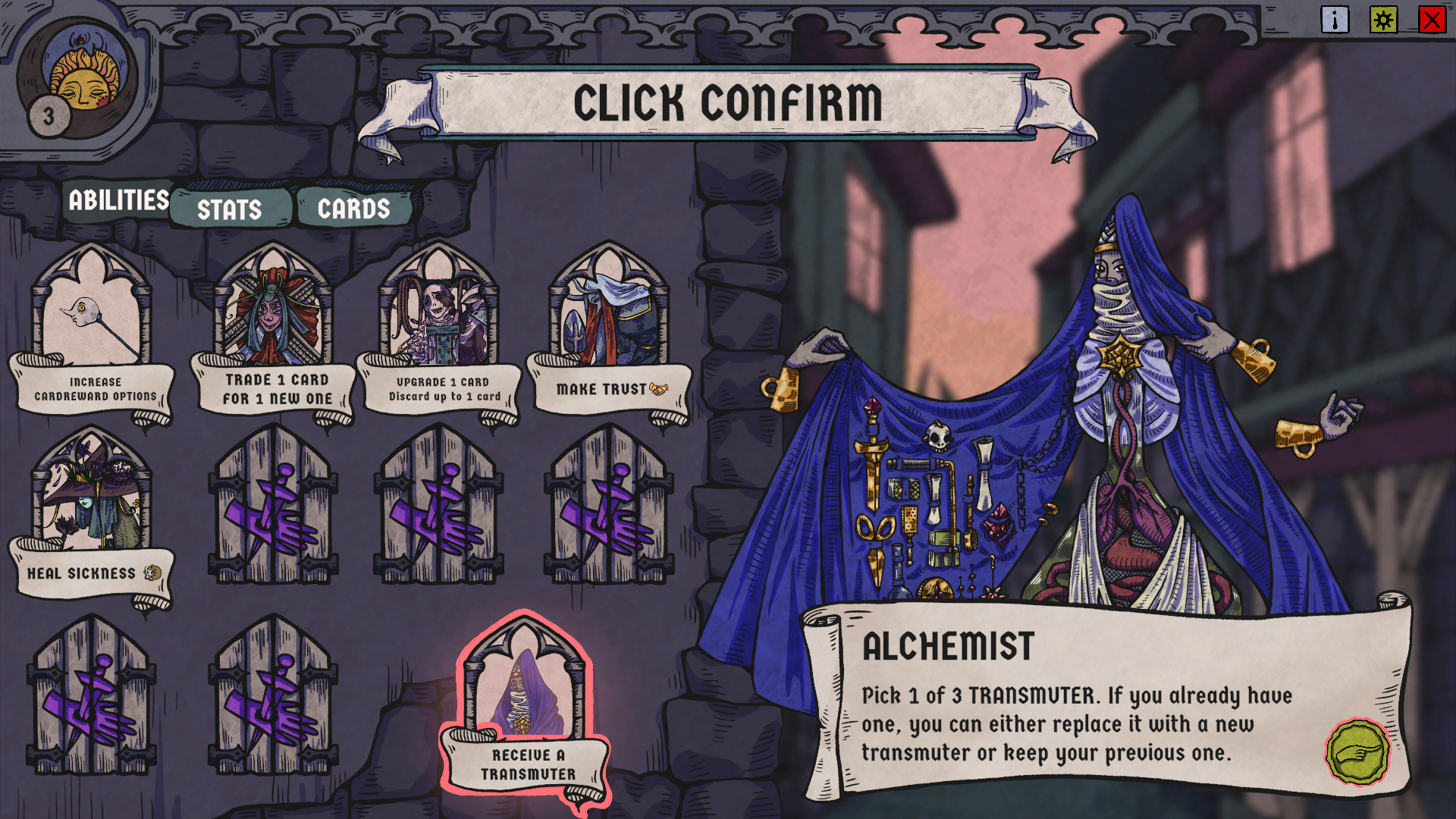
Task: Confirm with the green pointing-hand seal
Action: point(1357,753)
